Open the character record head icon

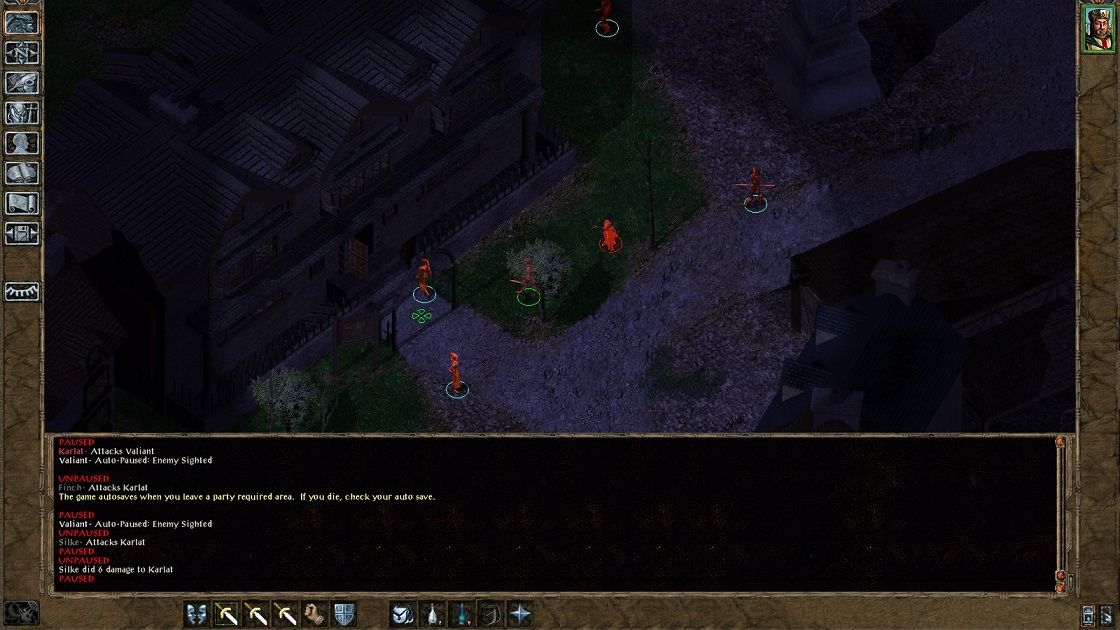click(22, 142)
